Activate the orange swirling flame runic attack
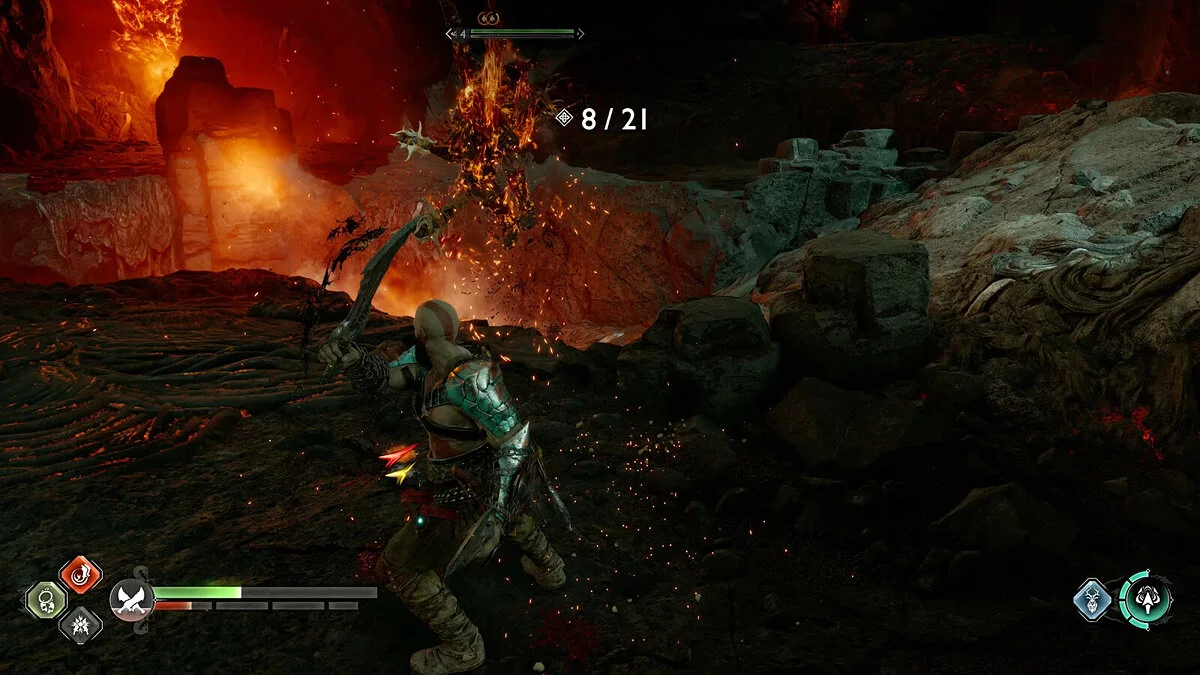 coord(80,574)
